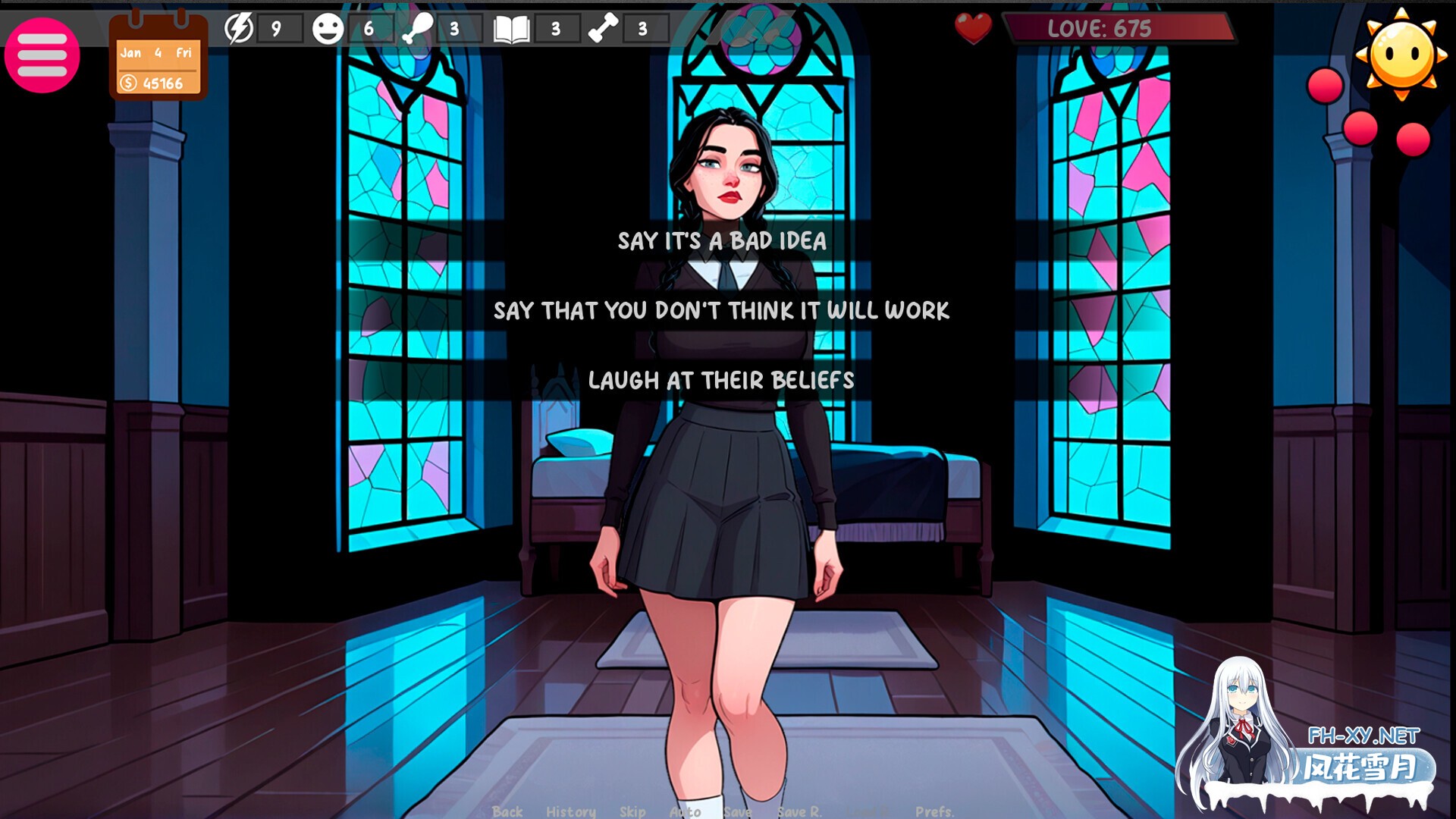
Task: Open the Save screen
Action: click(x=736, y=811)
